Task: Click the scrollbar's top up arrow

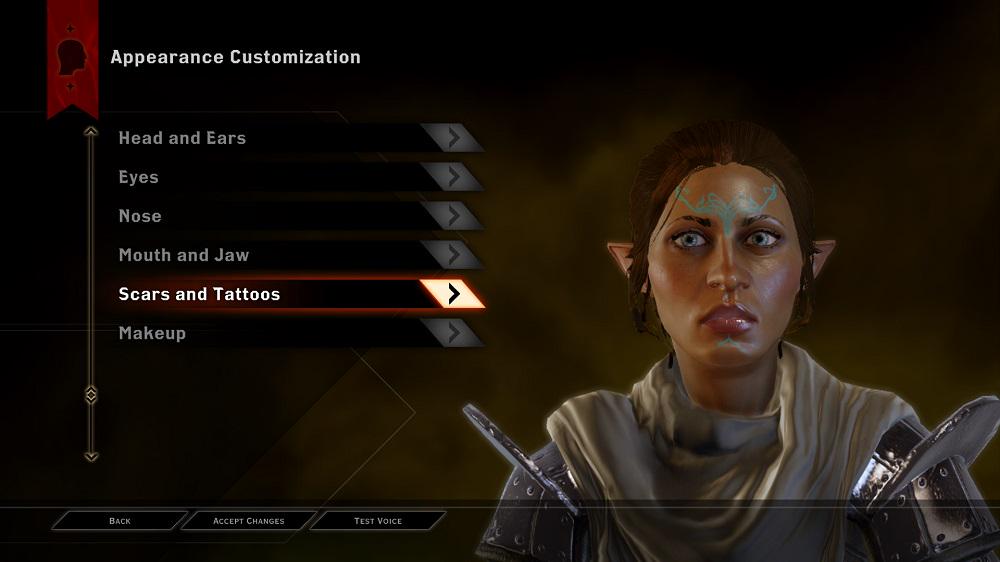Action: point(91,131)
